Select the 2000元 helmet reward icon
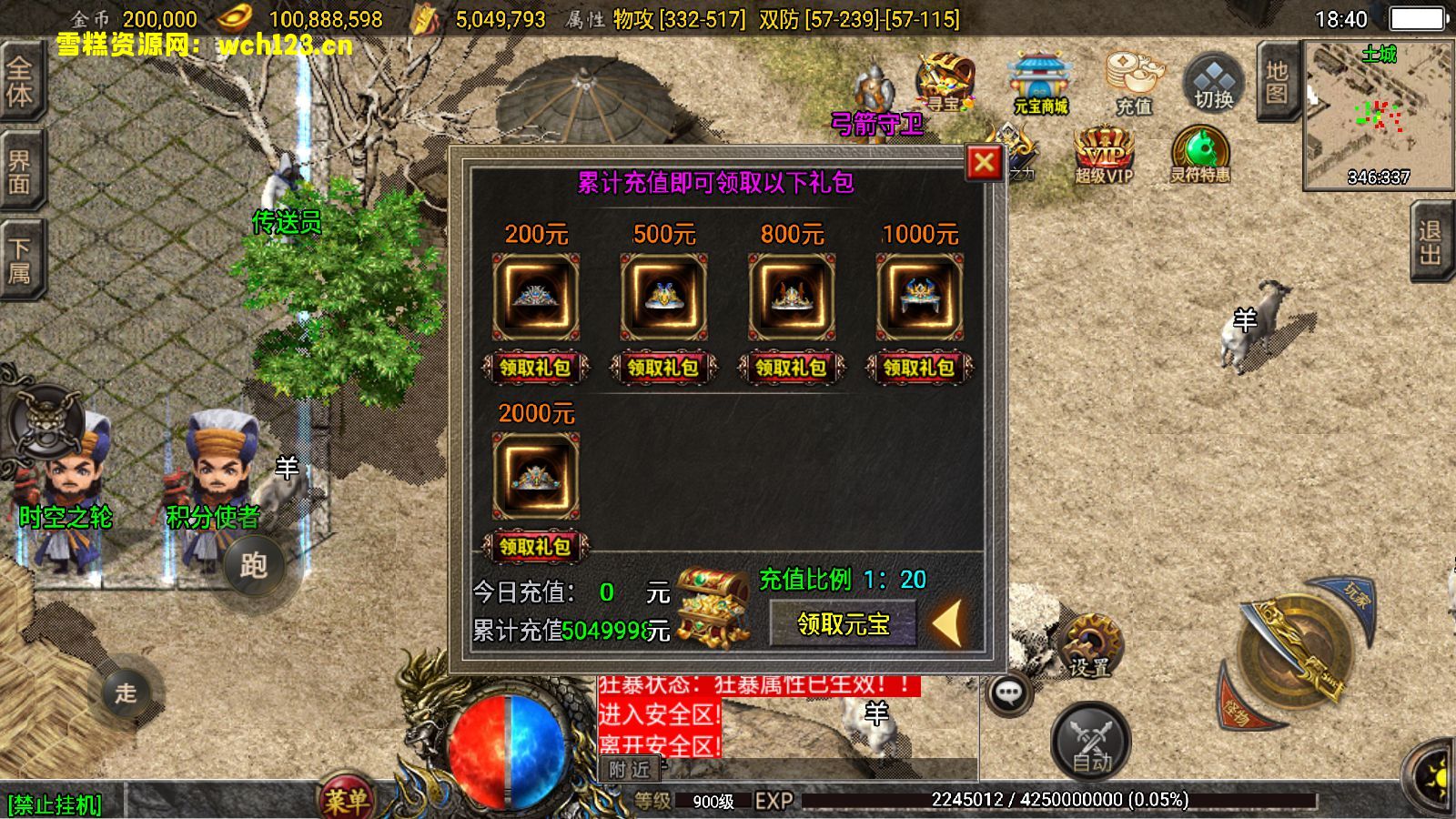 pos(535,476)
